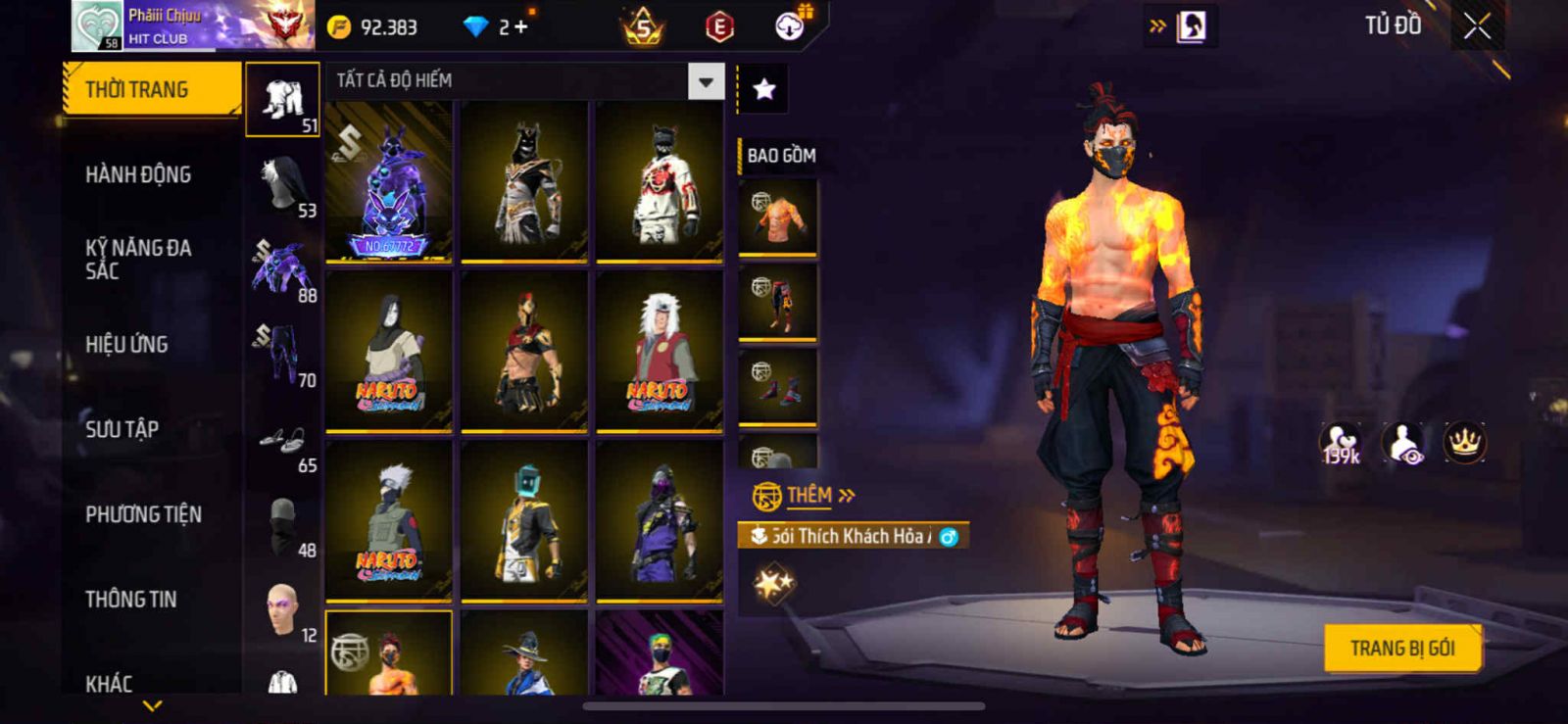Switch to the Thời Trang tab
Screen dimensions: 1568x724
tap(151, 90)
